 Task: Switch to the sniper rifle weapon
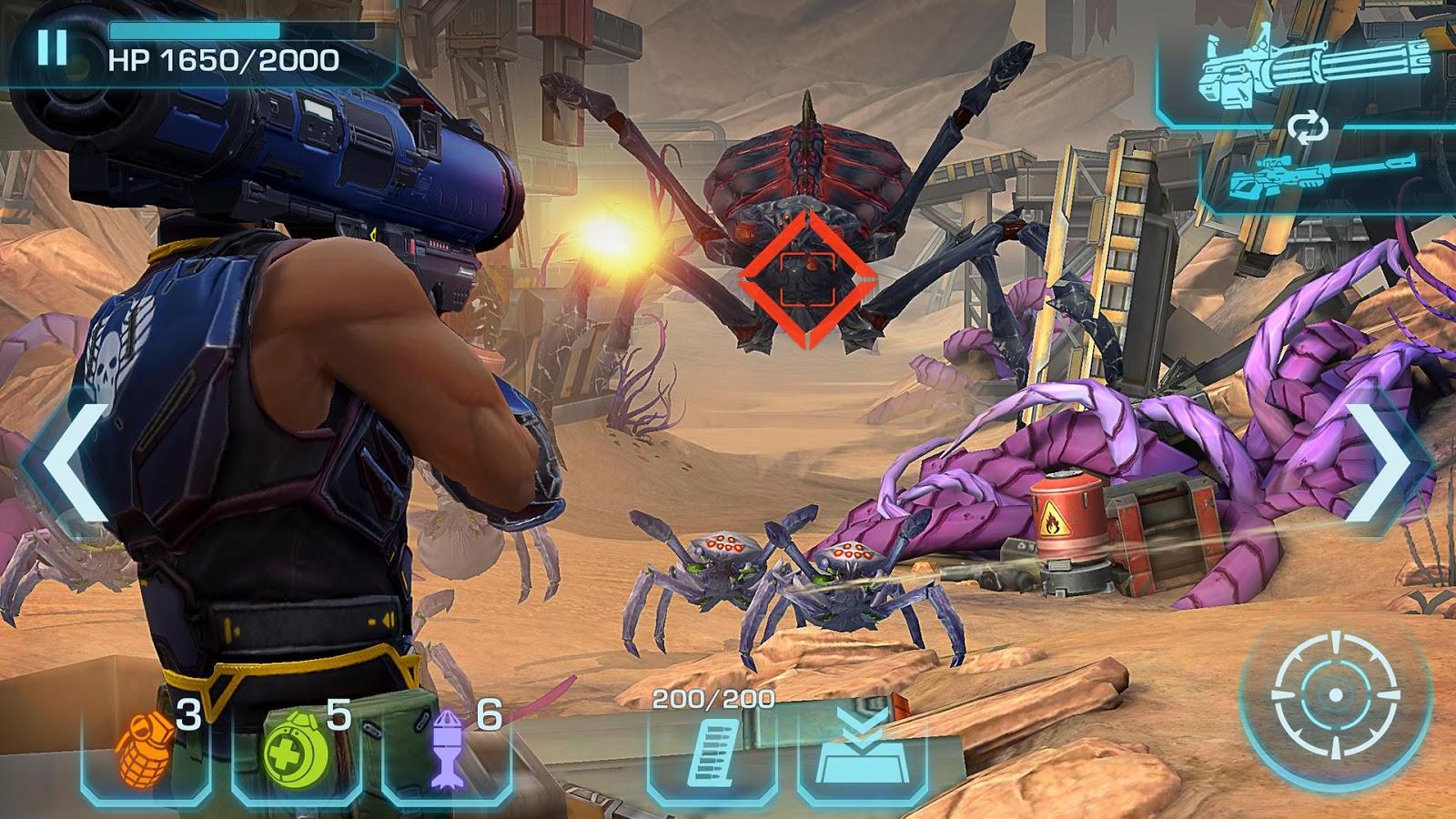1321,177
